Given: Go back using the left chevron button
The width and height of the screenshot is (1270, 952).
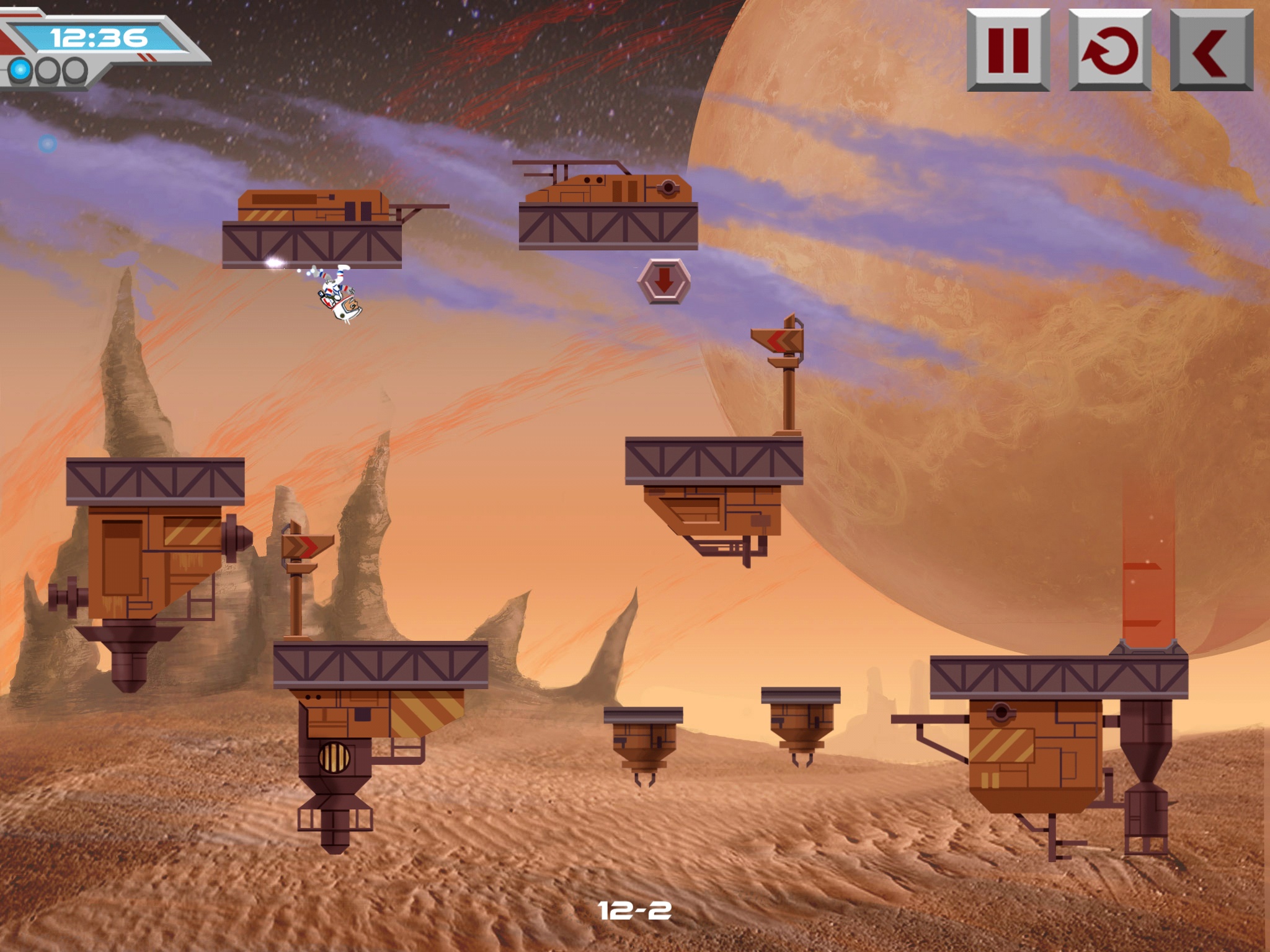Looking at the screenshot, I should tap(1212, 50).
